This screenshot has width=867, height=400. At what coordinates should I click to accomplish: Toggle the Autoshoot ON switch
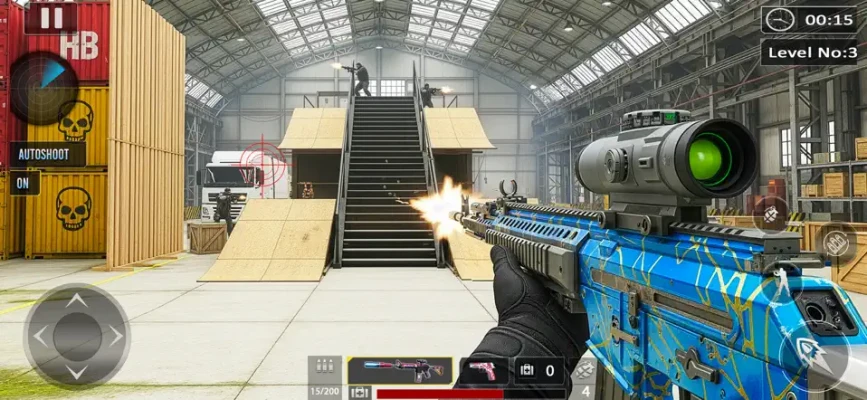22,184
